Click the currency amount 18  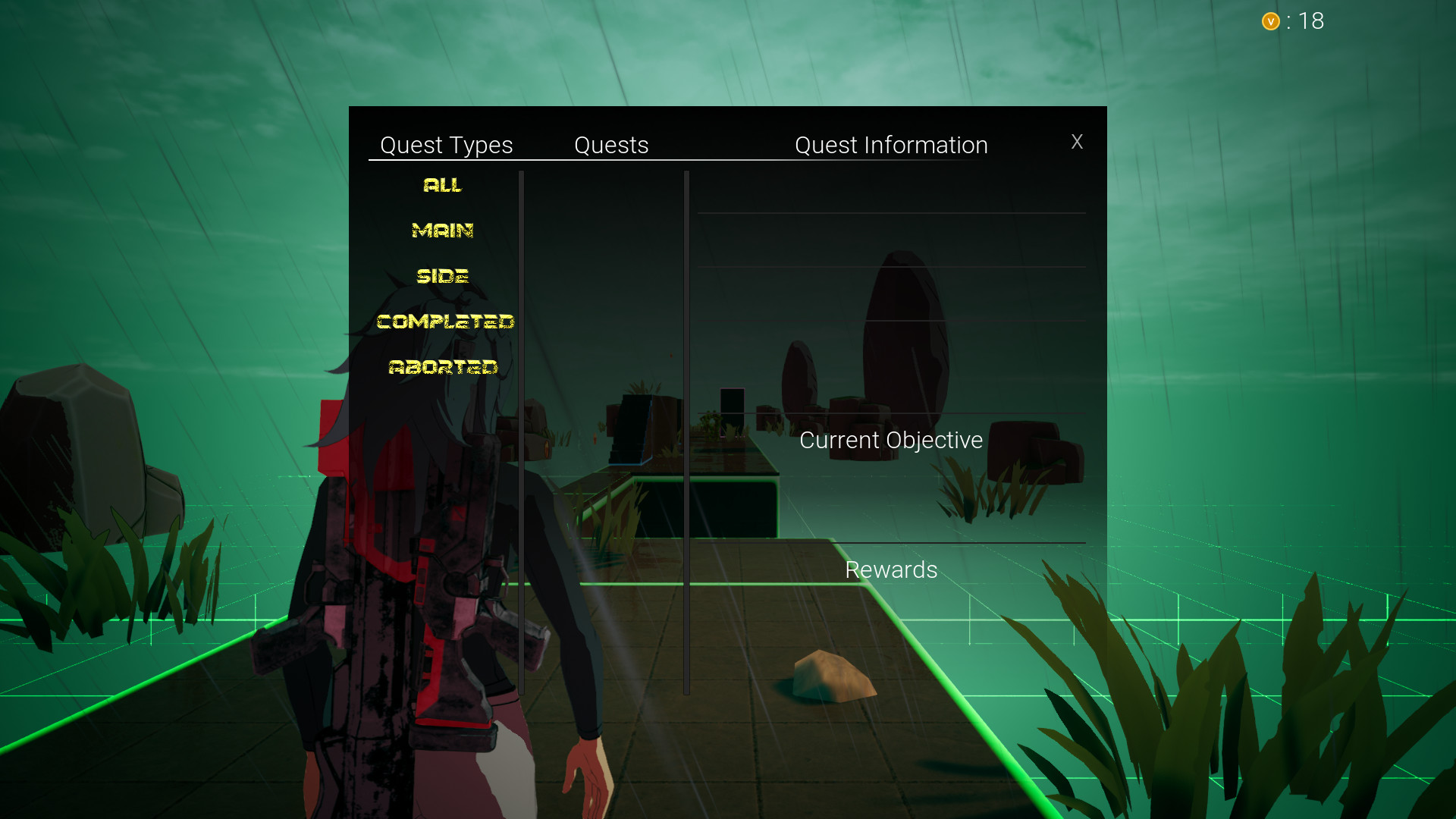pos(1311,20)
